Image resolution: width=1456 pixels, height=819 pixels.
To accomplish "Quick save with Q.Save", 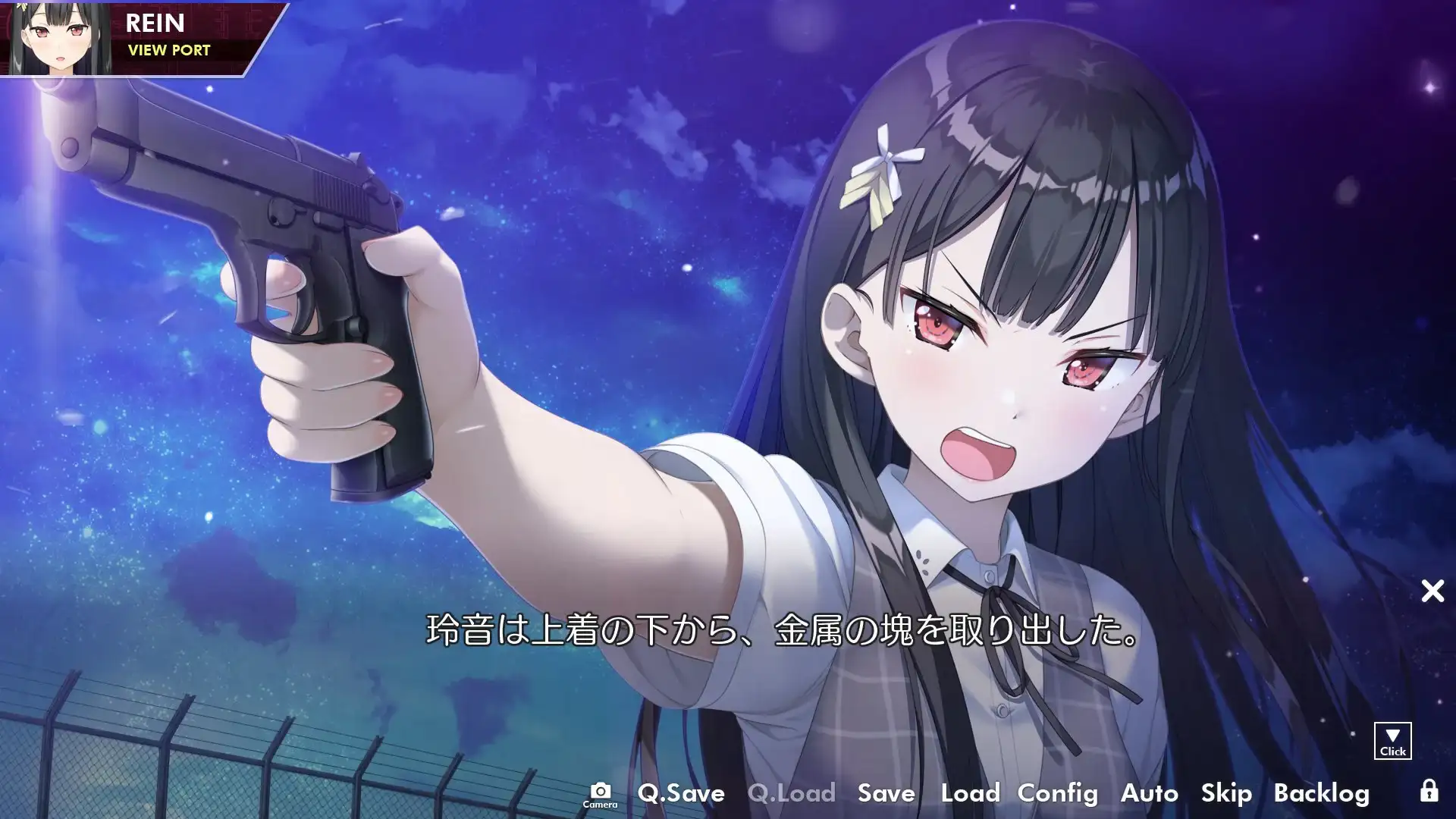I will point(681,793).
